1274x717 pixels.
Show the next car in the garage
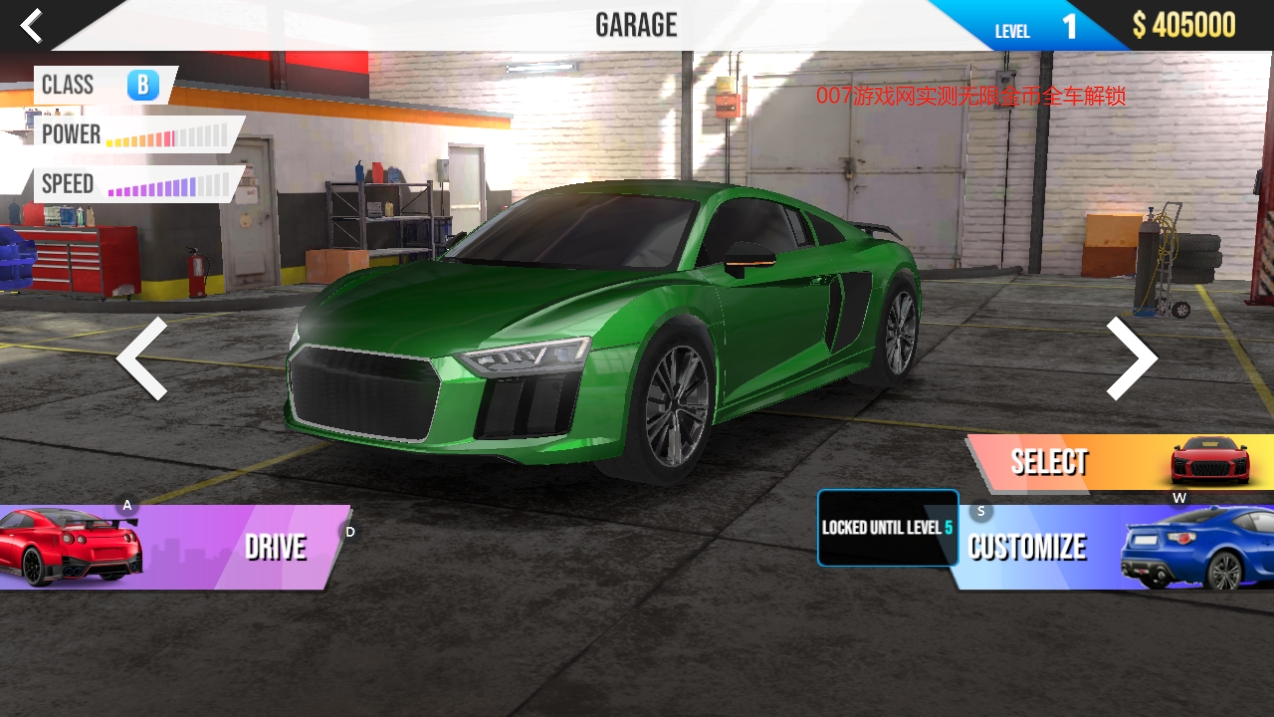tap(1131, 358)
